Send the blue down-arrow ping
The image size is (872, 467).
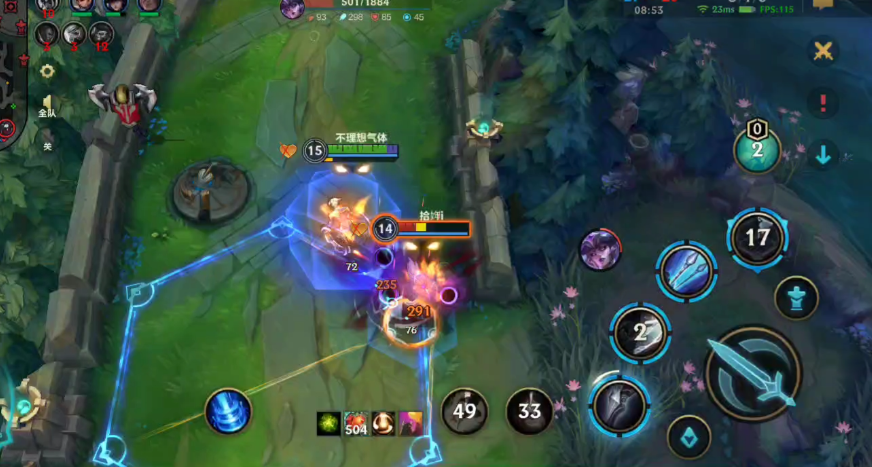[822, 154]
